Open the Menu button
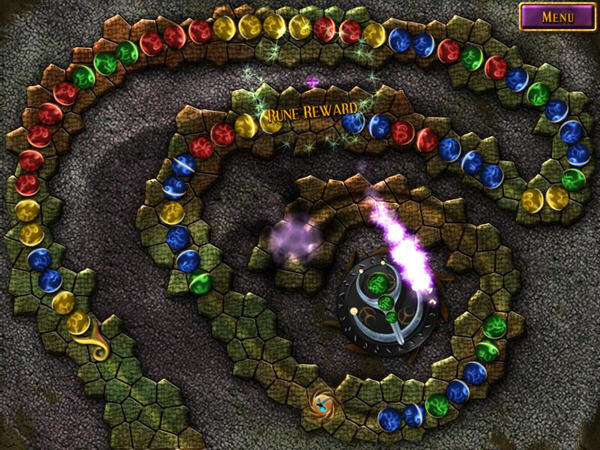Image resolution: width=600 pixels, height=450 pixels. pos(556,17)
